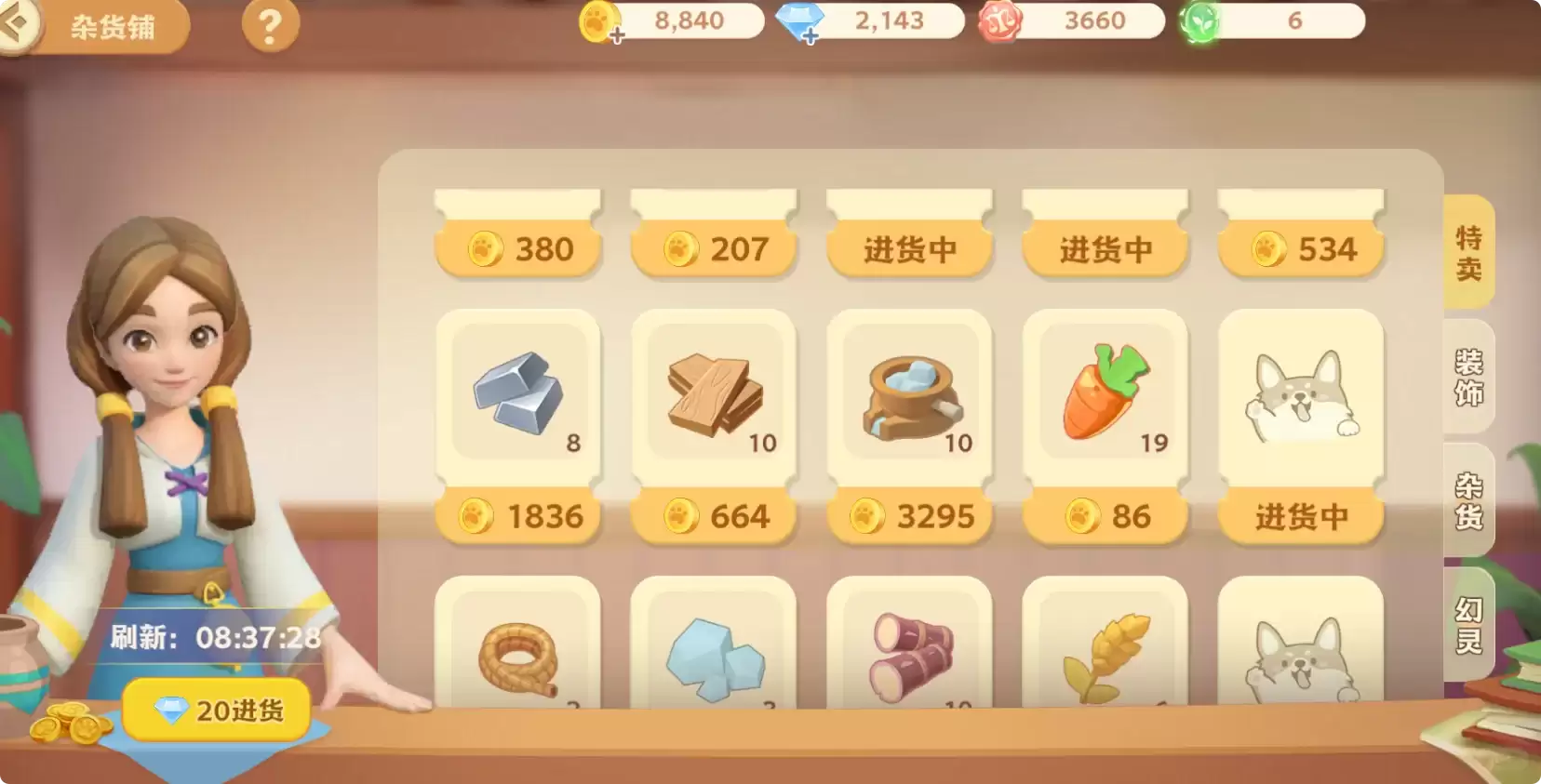Select the sugarcane item in bottom row
1541x784 pixels.
click(x=909, y=660)
